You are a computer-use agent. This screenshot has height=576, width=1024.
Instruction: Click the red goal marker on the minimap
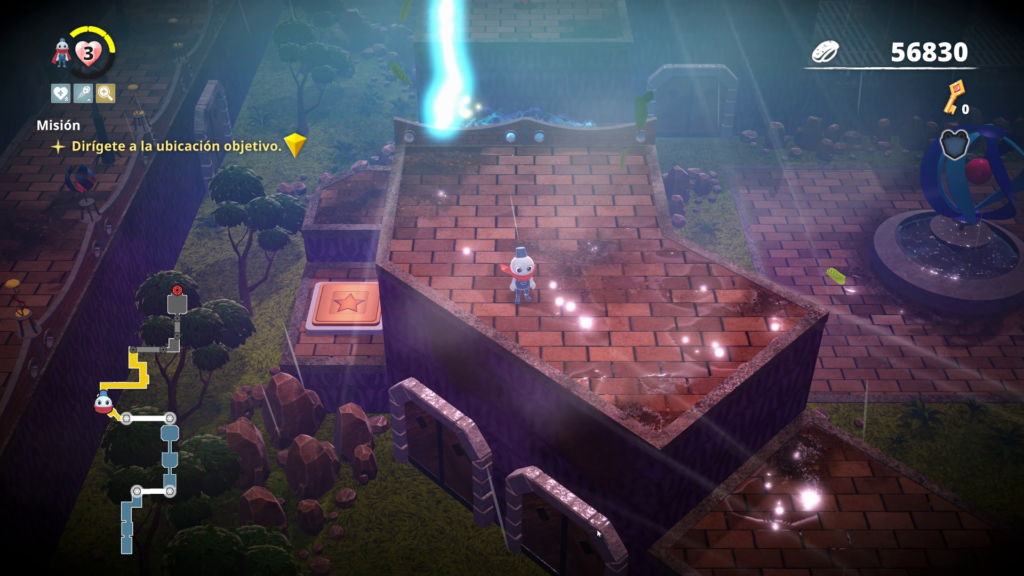[x=177, y=291]
